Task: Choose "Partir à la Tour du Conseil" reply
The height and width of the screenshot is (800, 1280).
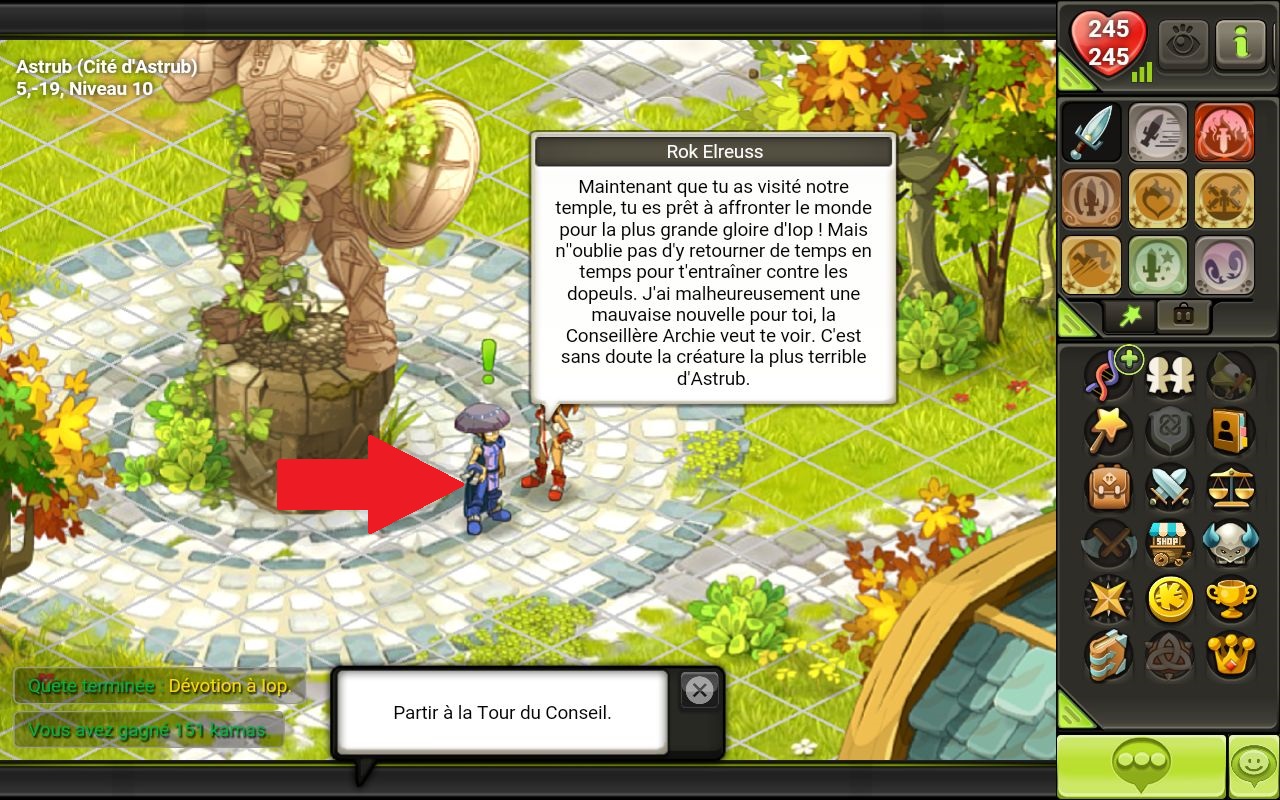Action: [x=502, y=713]
